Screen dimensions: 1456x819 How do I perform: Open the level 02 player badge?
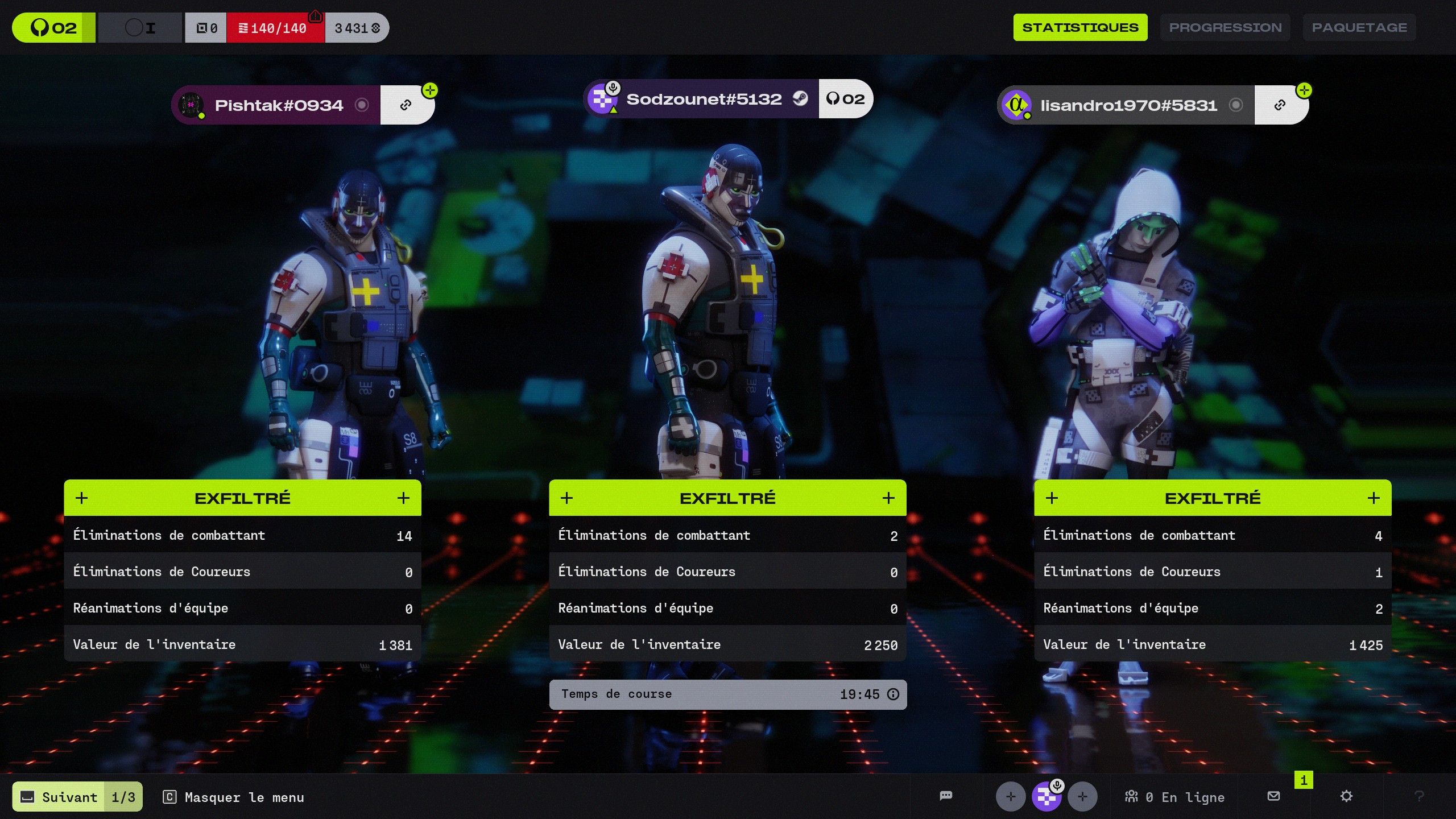tap(53, 28)
